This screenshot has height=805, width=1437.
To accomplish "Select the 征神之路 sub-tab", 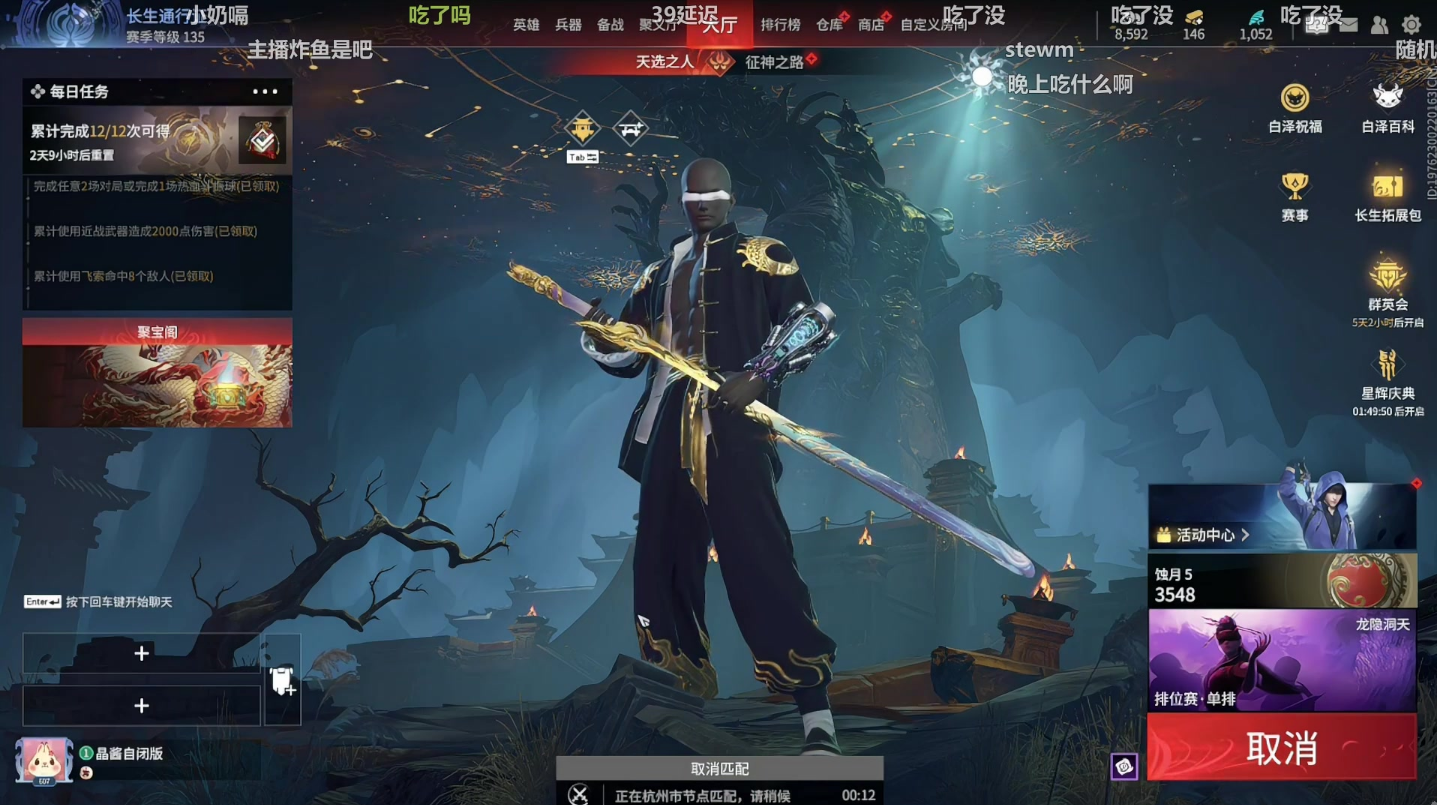I will pyautogui.click(x=775, y=62).
